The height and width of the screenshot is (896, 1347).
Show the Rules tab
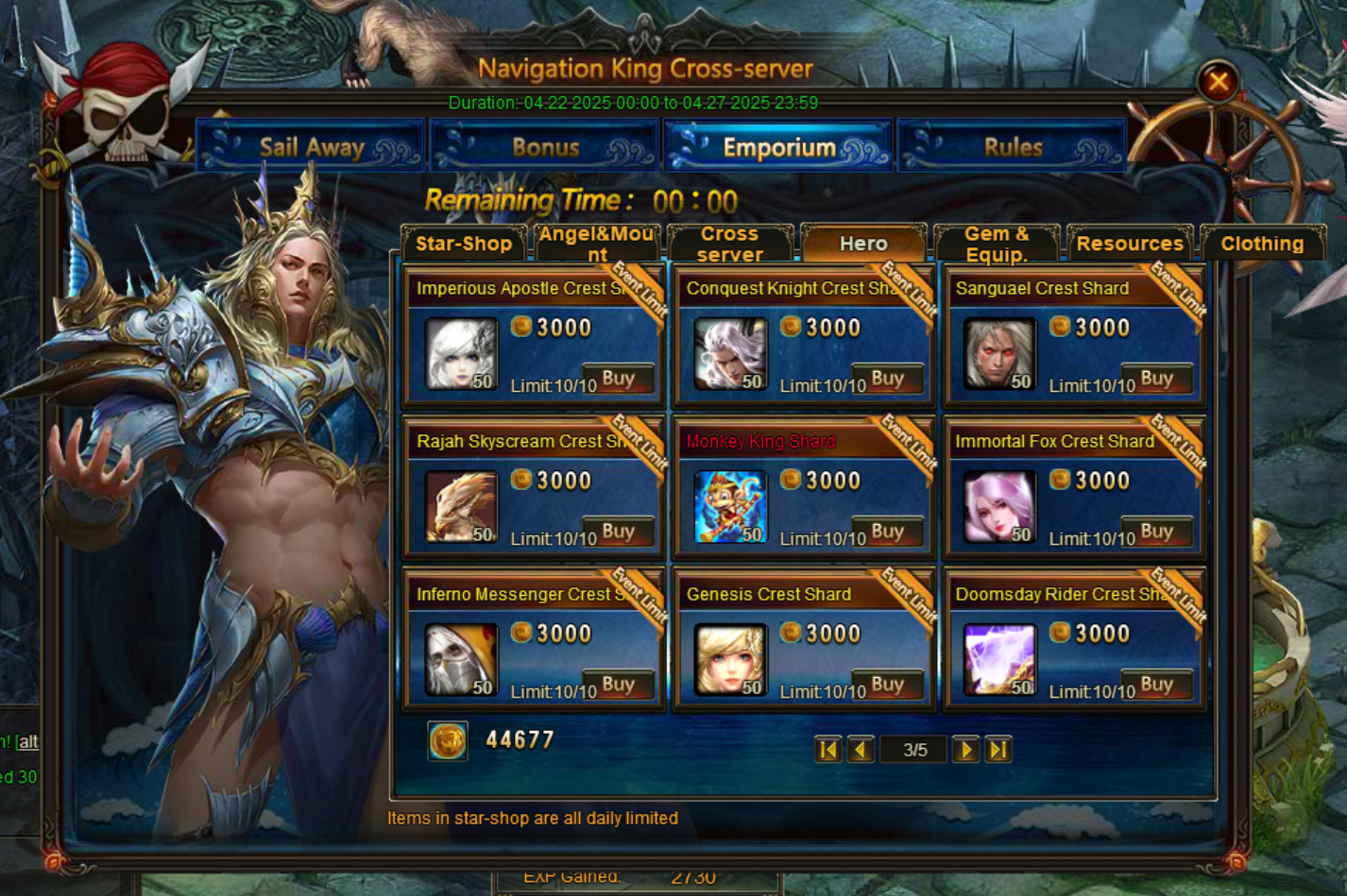(1013, 147)
